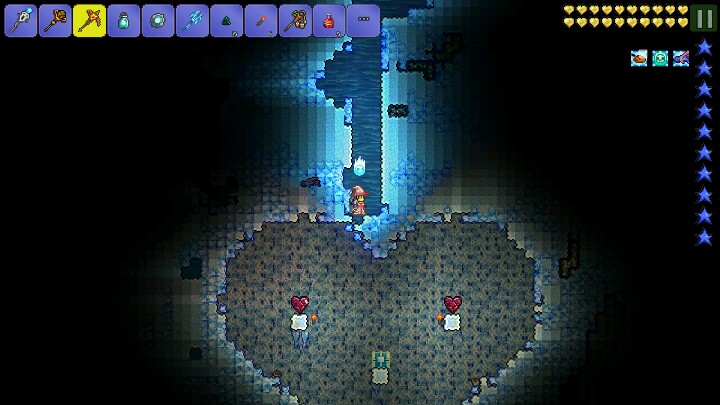Select the highlighted golden pickaxe slot
This screenshot has width=720, height=405.
tap(89, 20)
